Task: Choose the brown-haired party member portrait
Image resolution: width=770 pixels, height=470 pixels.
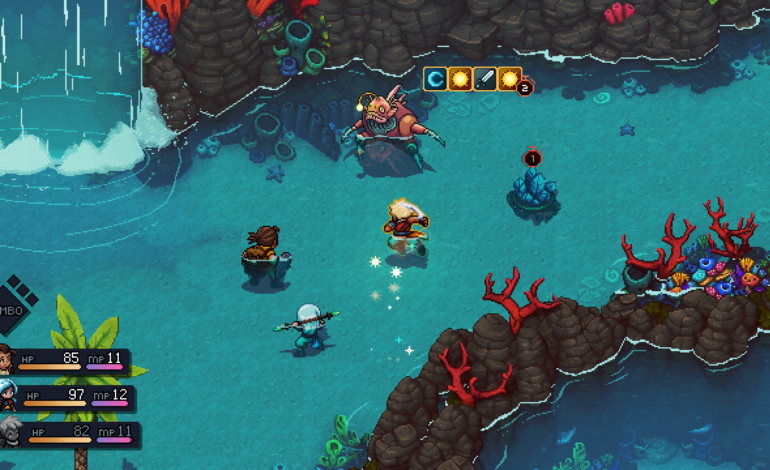Action: [5, 361]
